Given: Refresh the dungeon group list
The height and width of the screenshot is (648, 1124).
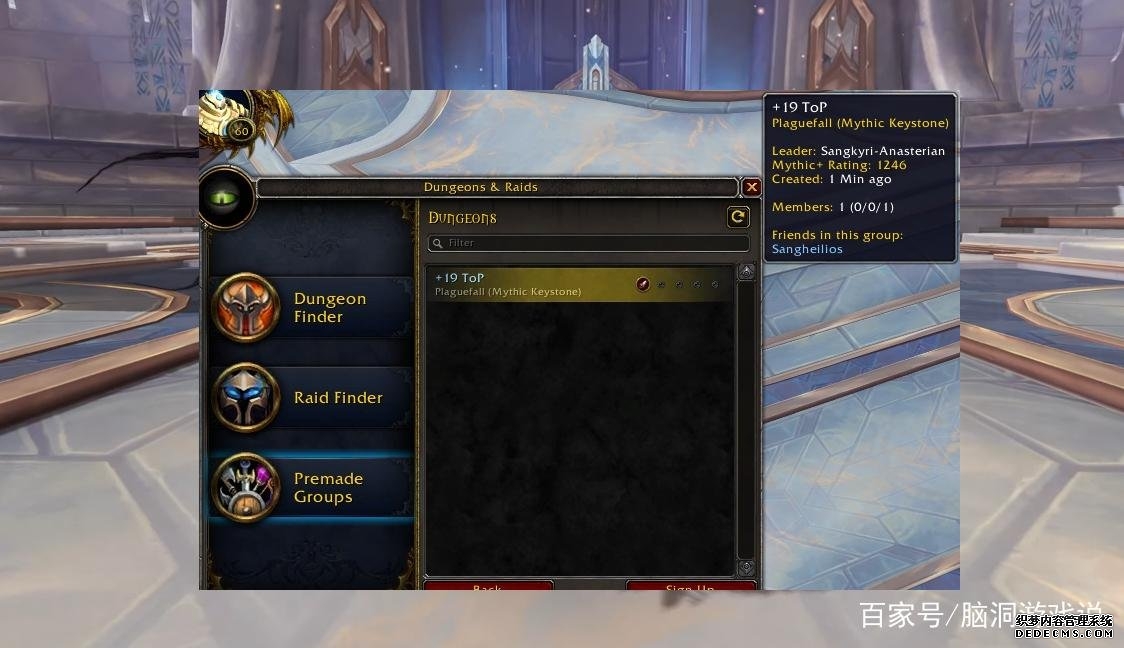Looking at the screenshot, I should tap(738, 217).
